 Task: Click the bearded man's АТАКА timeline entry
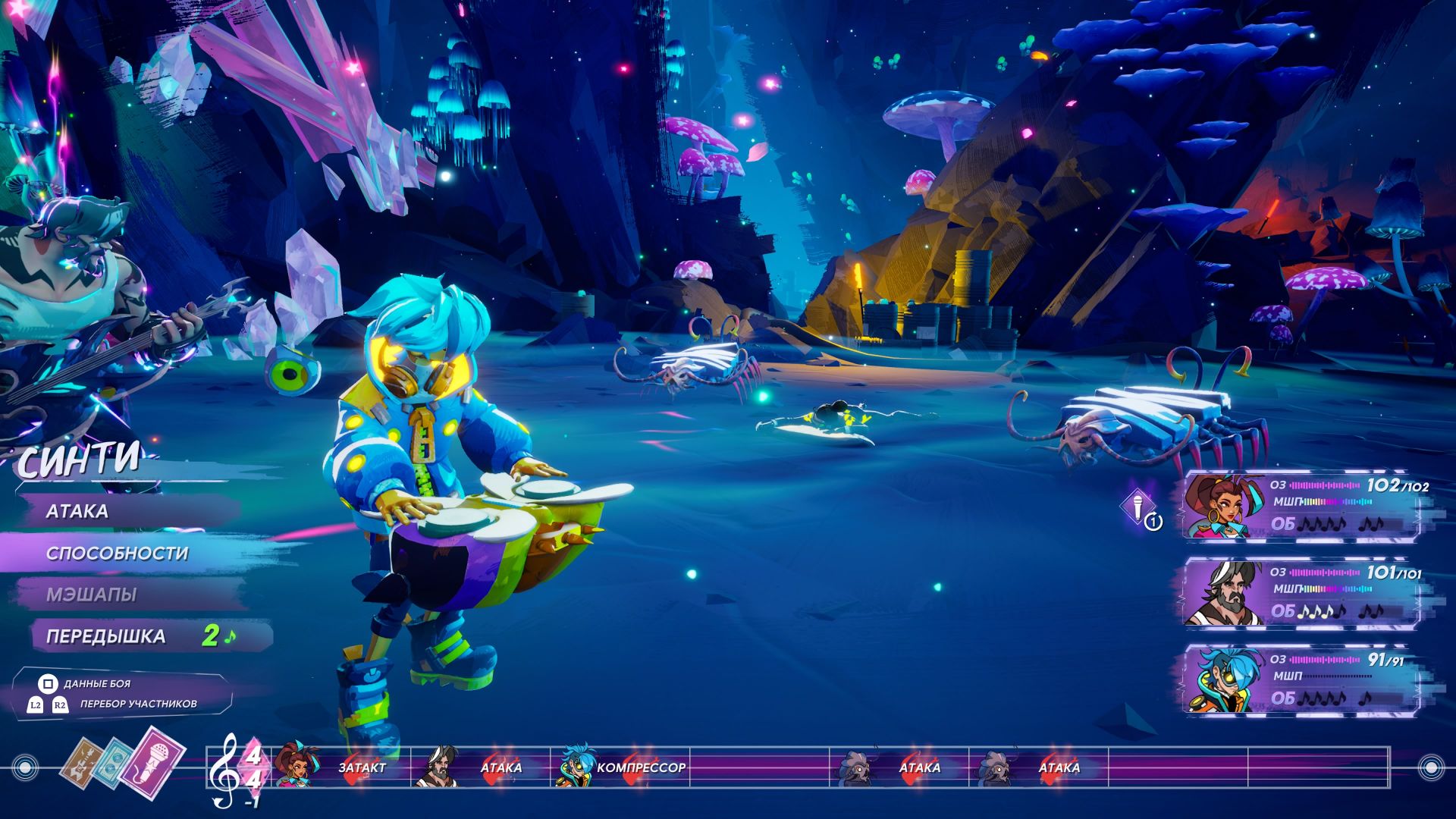pos(500,767)
